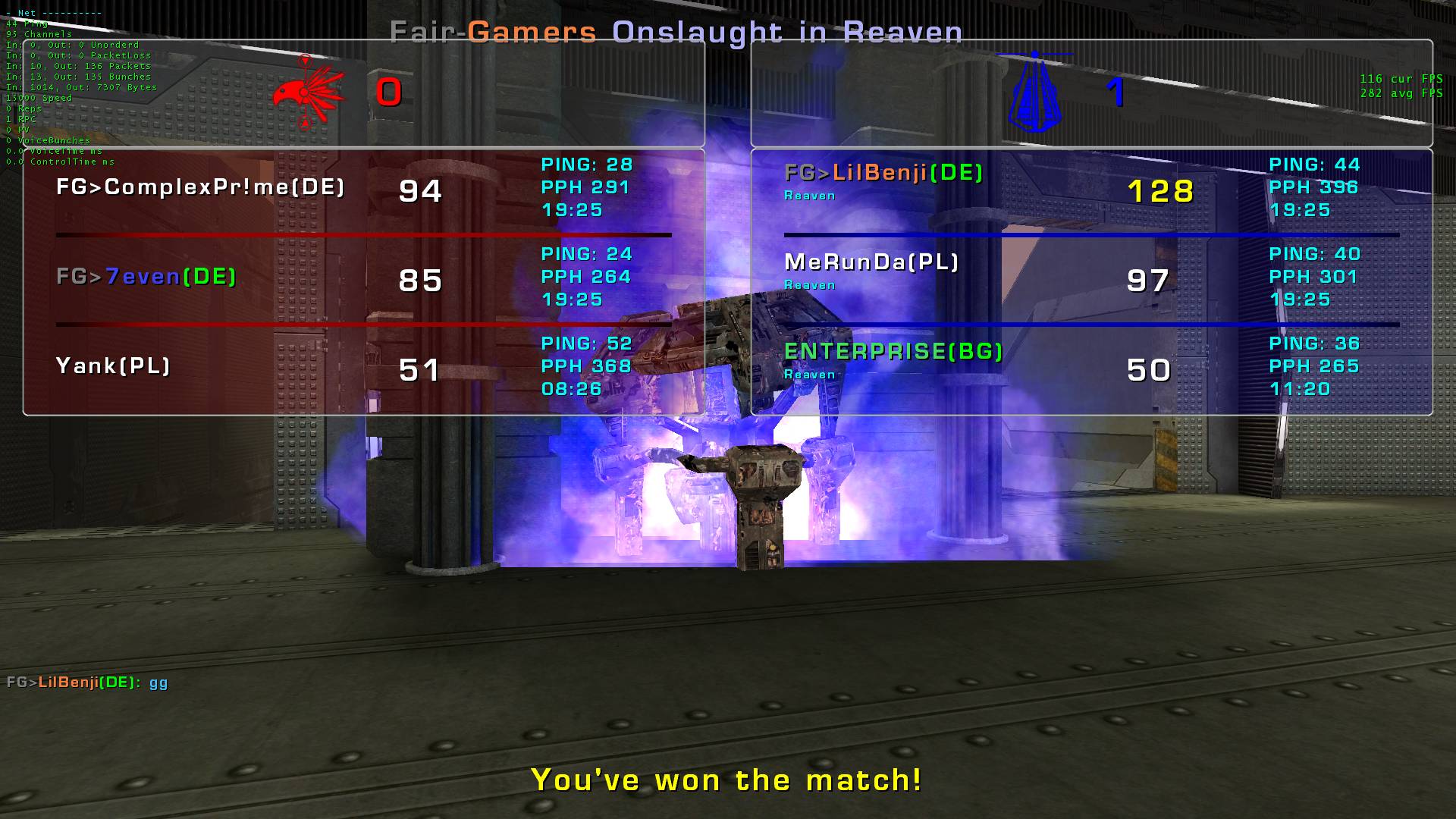The height and width of the screenshot is (819, 1456).
Task: Click the blue team emblem
Action: point(1035,93)
